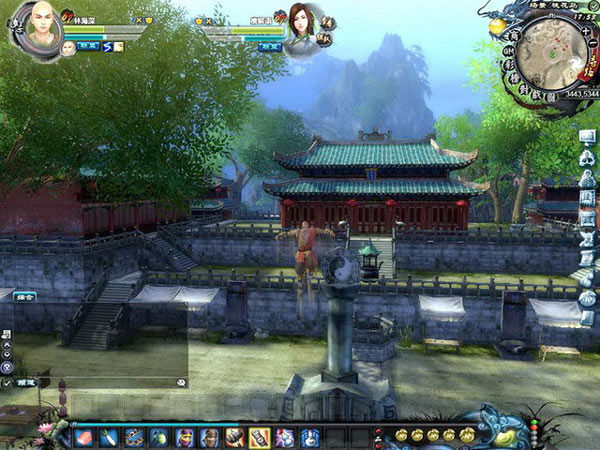Use the green orb item in the hotbar
The image size is (600, 450).
pos(158,437)
